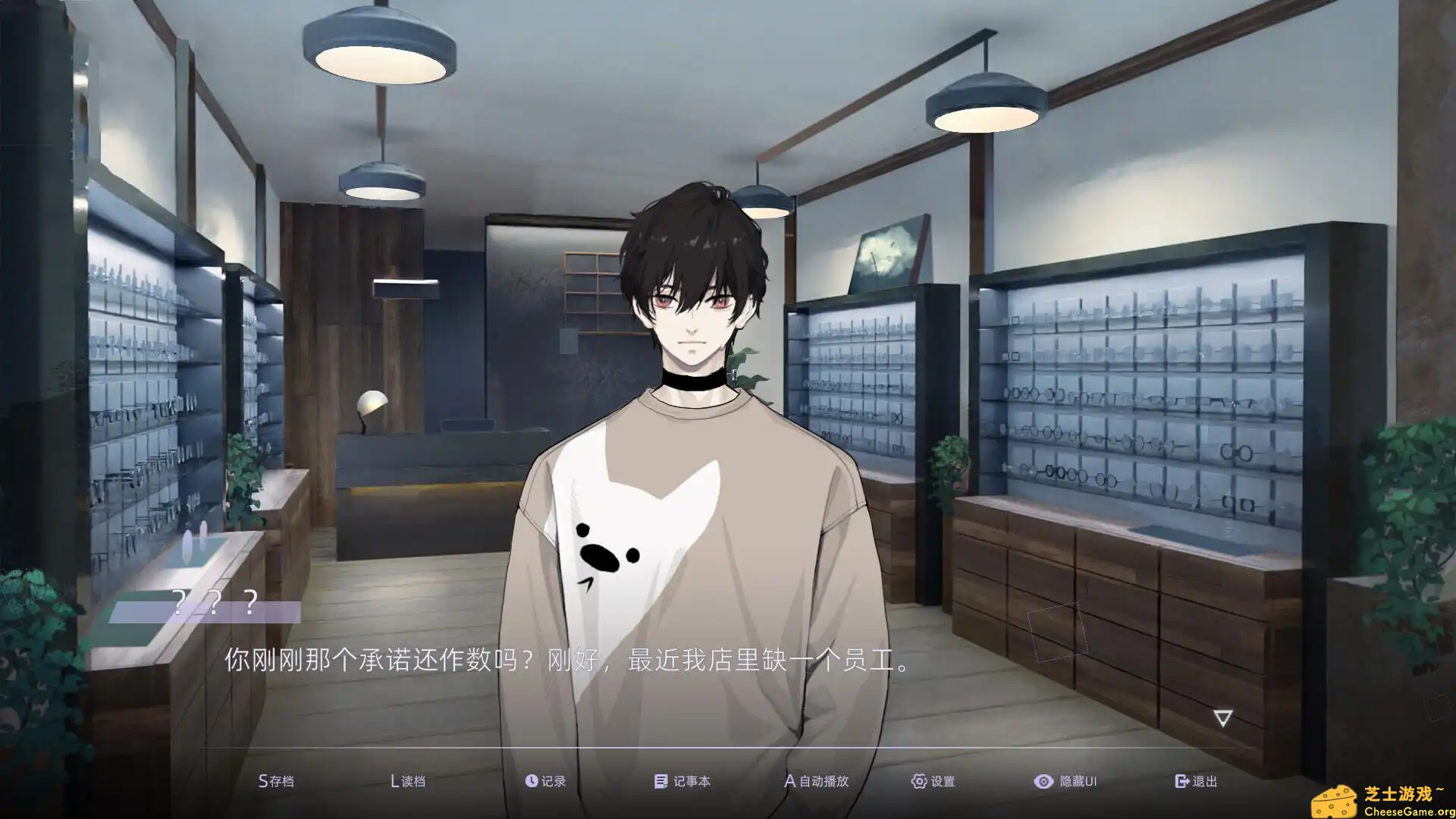Click the eye icon next to 隐藏UI
Image resolution: width=1456 pixels, height=819 pixels.
click(1043, 780)
